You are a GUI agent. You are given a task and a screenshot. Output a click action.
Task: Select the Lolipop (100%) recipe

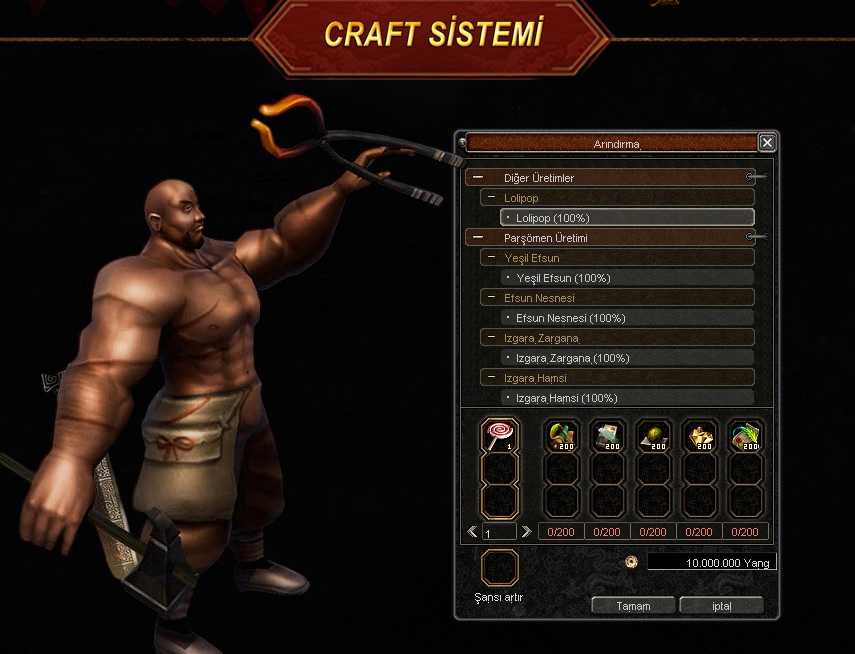626,218
